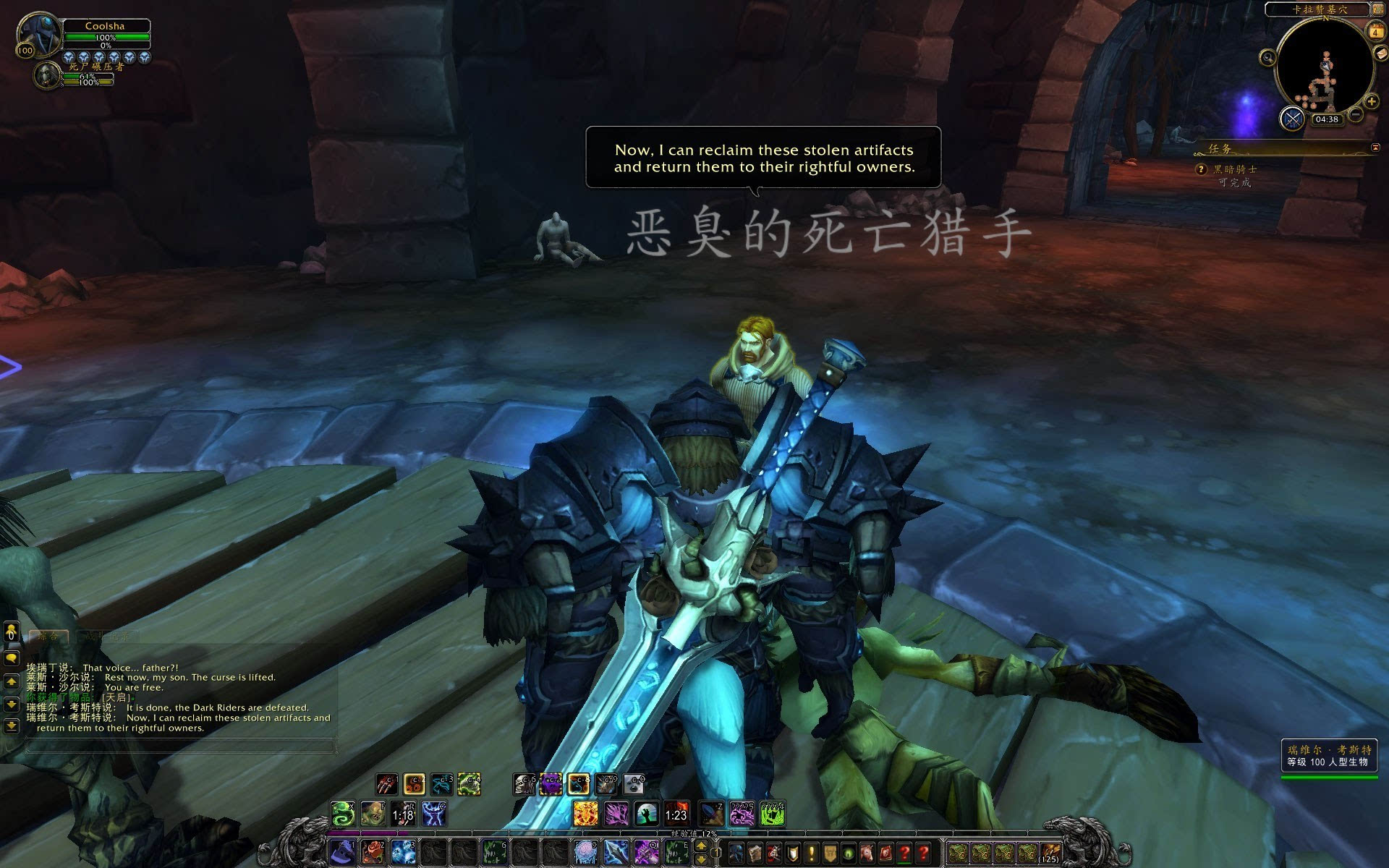Select the 黑暗骑士 quest in tracker

pyautogui.click(x=1235, y=169)
